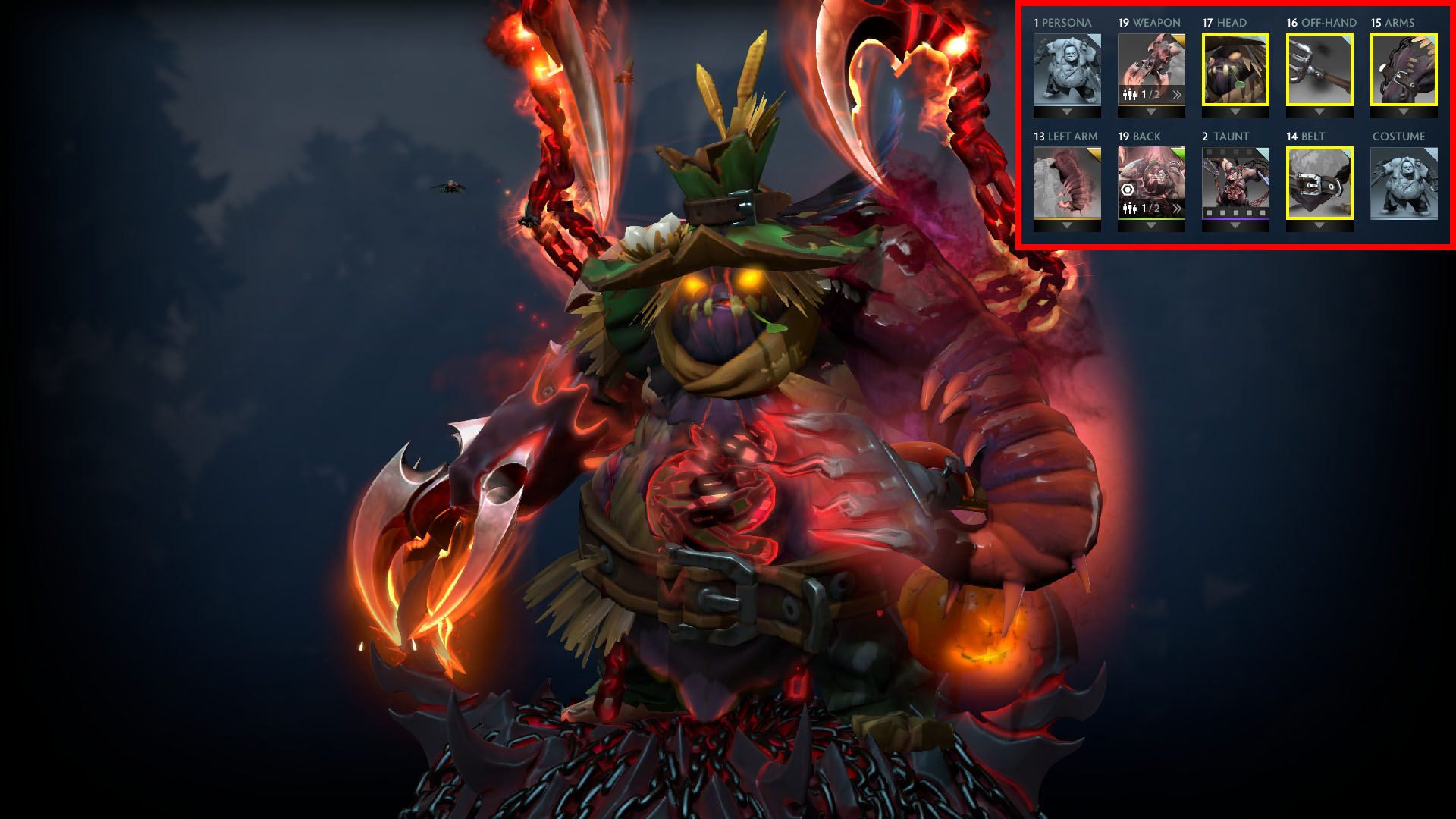Expand the dropdown arrow under the Weapon slot
Image resolution: width=1456 pixels, height=819 pixels.
coord(1150,111)
